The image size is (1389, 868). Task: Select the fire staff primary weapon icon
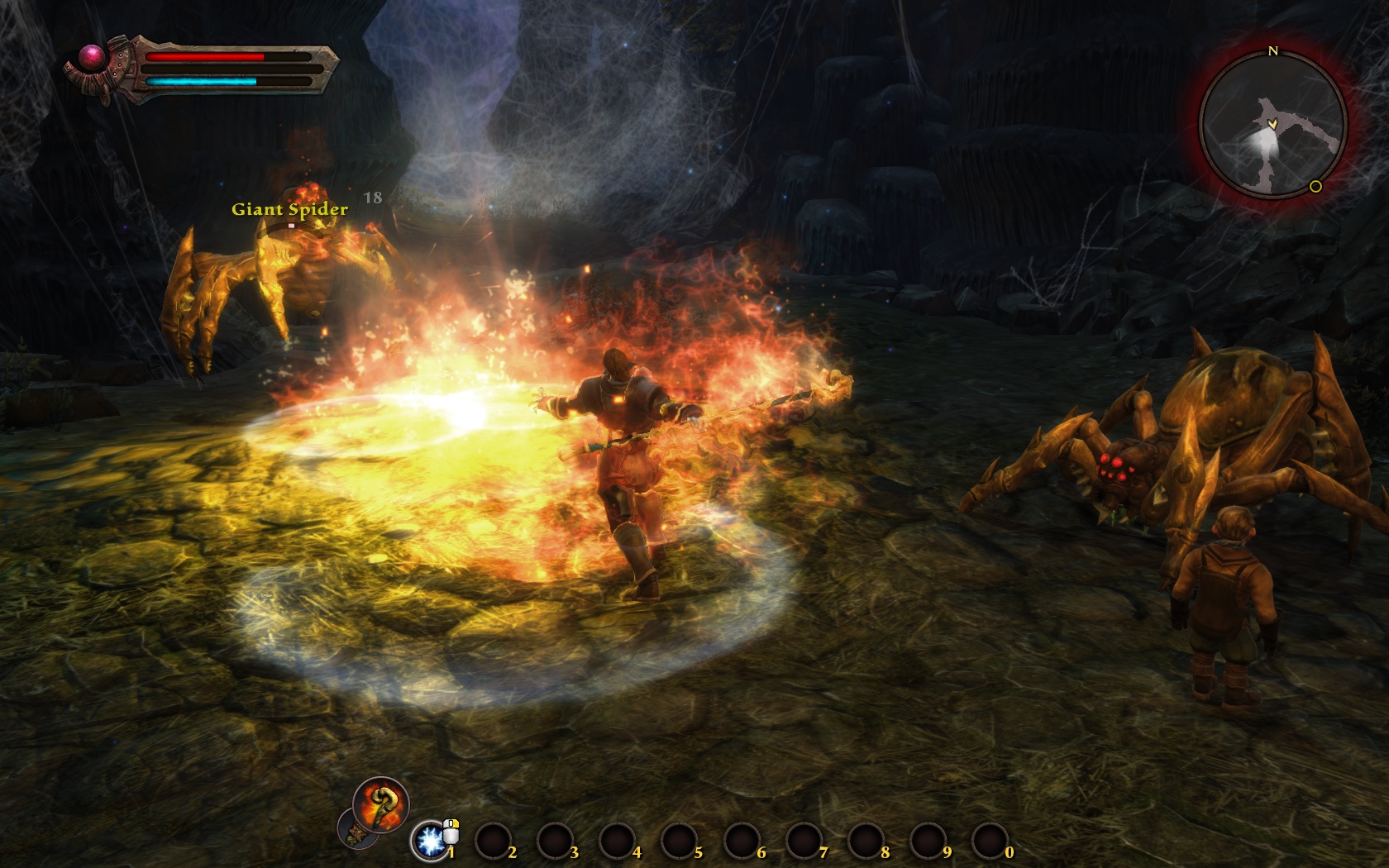pyautogui.click(x=380, y=804)
